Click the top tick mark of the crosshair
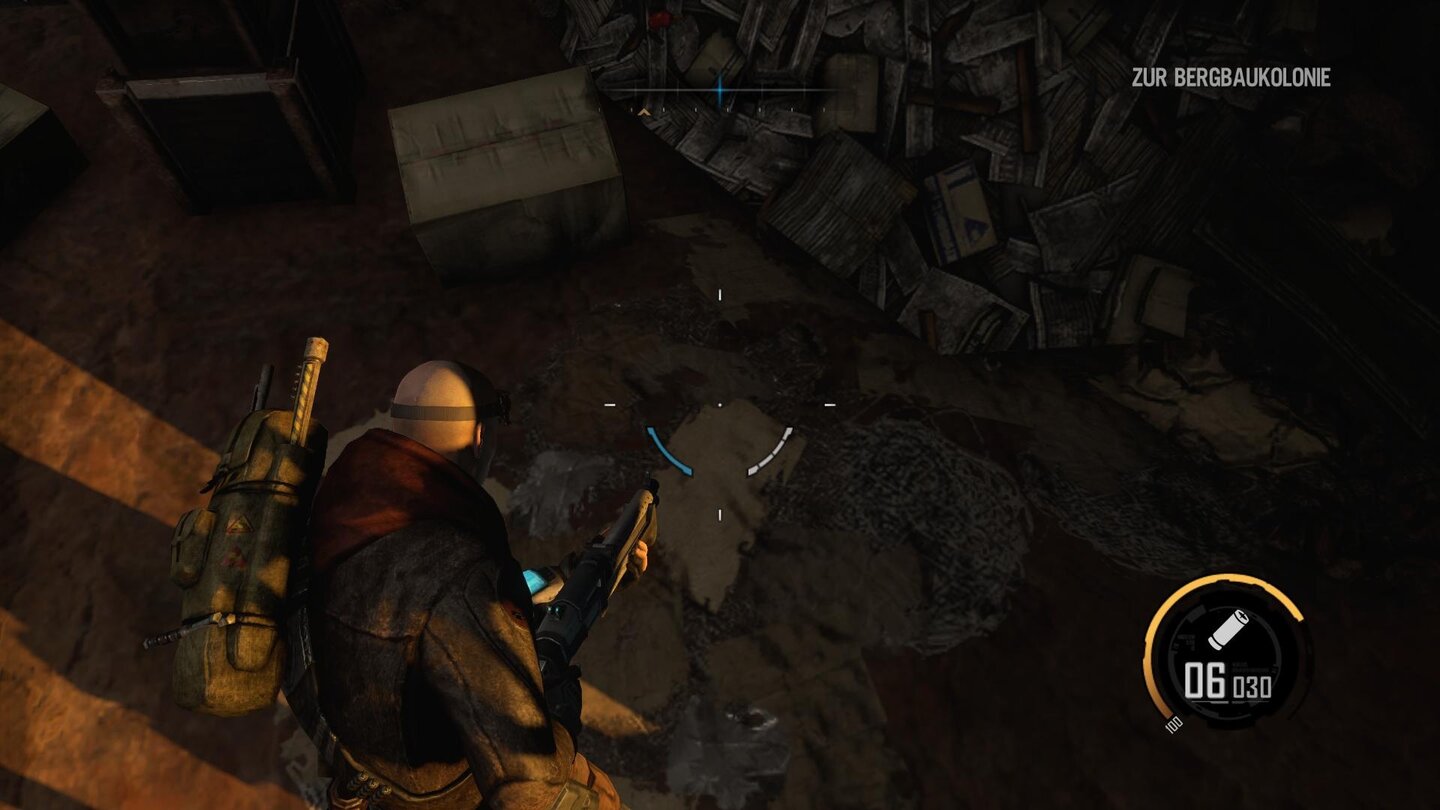The width and height of the screenshot is (1440, 810). pyautogui.click(x=718, y=295)
